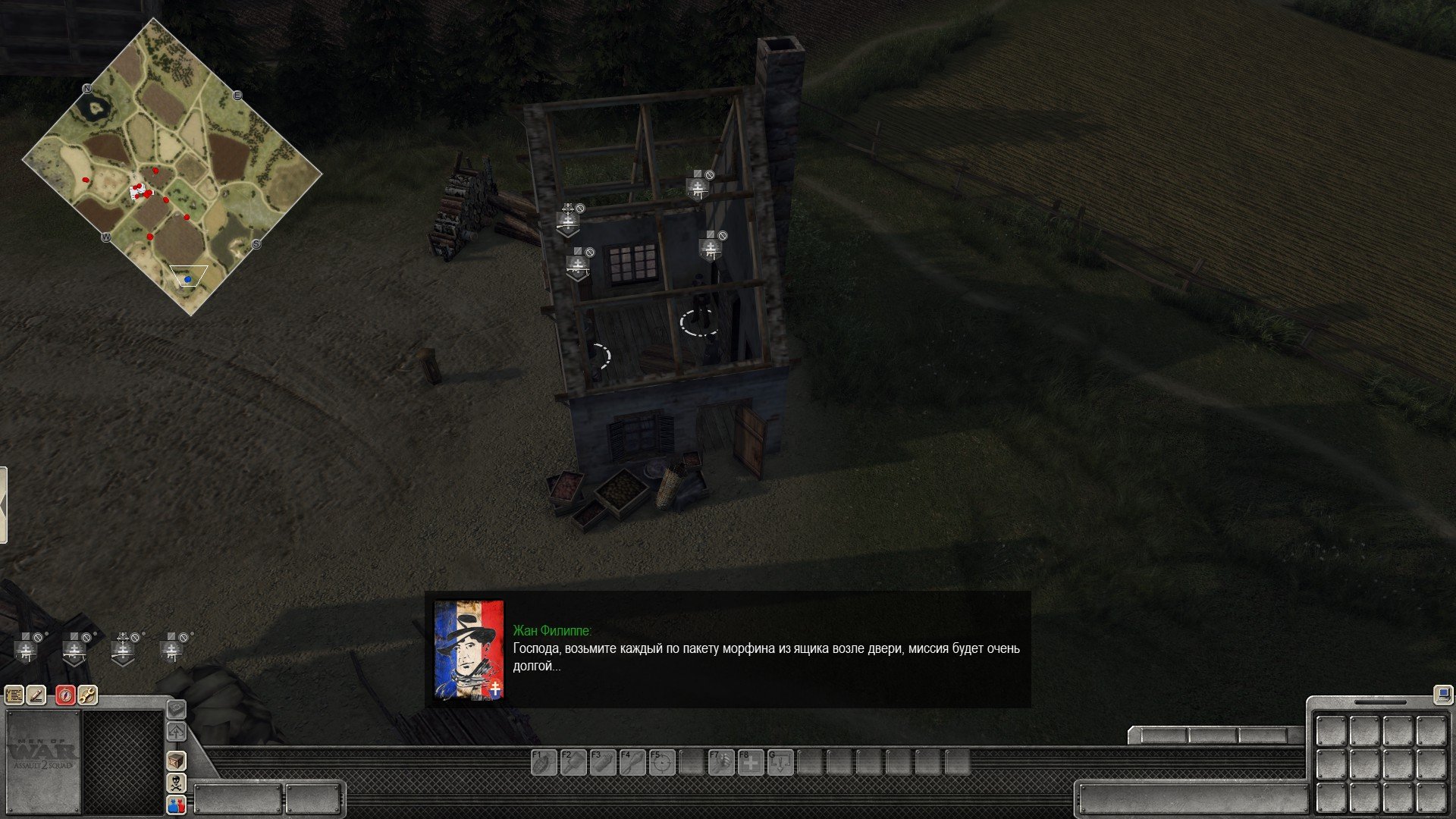1456x819 pixels.
Task: Open the wooden crate inventory button
Action: pyautogui.click(x=177, y=761)
